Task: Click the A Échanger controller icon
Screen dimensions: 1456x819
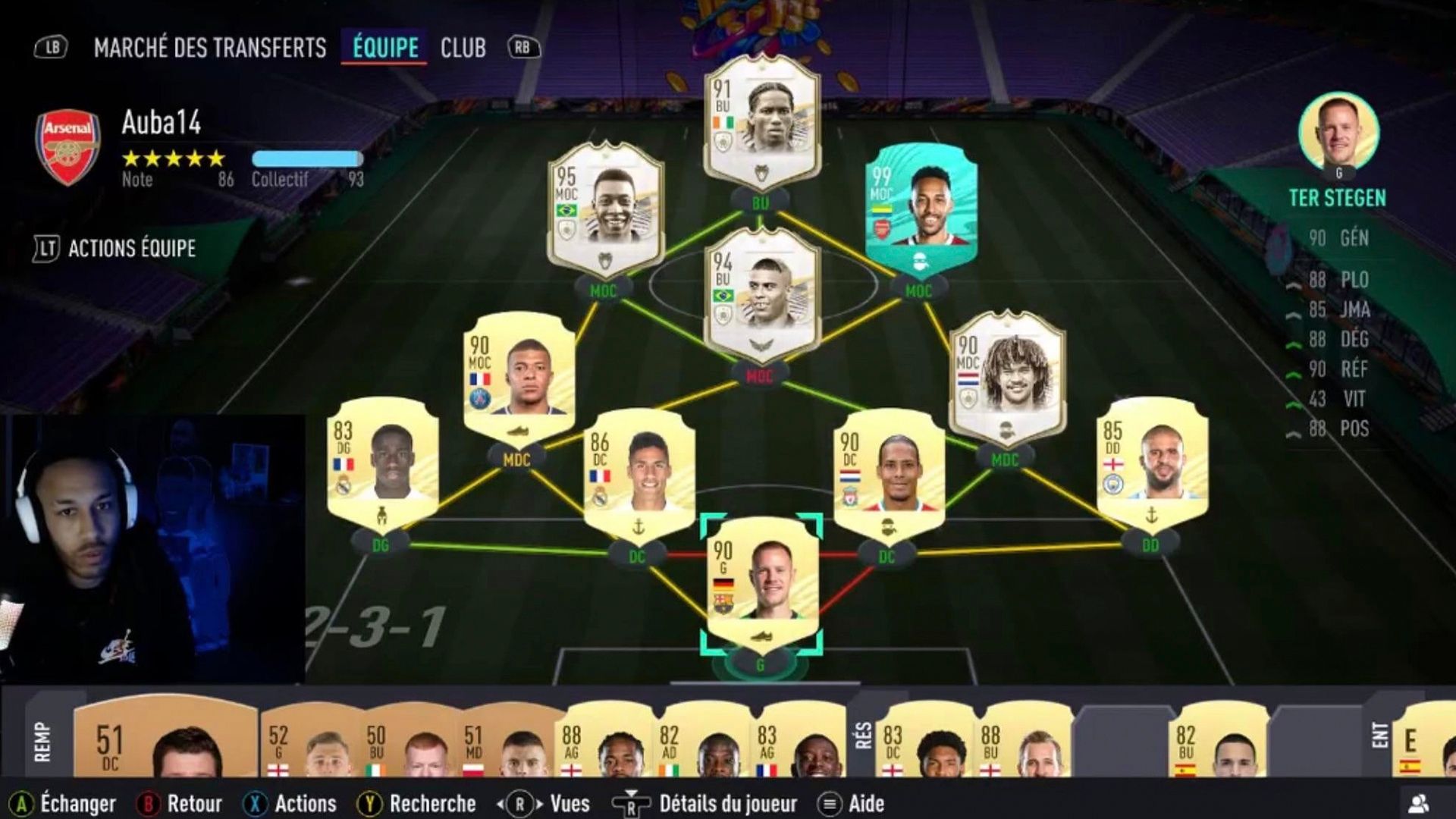Action: [x=24, y=802]
